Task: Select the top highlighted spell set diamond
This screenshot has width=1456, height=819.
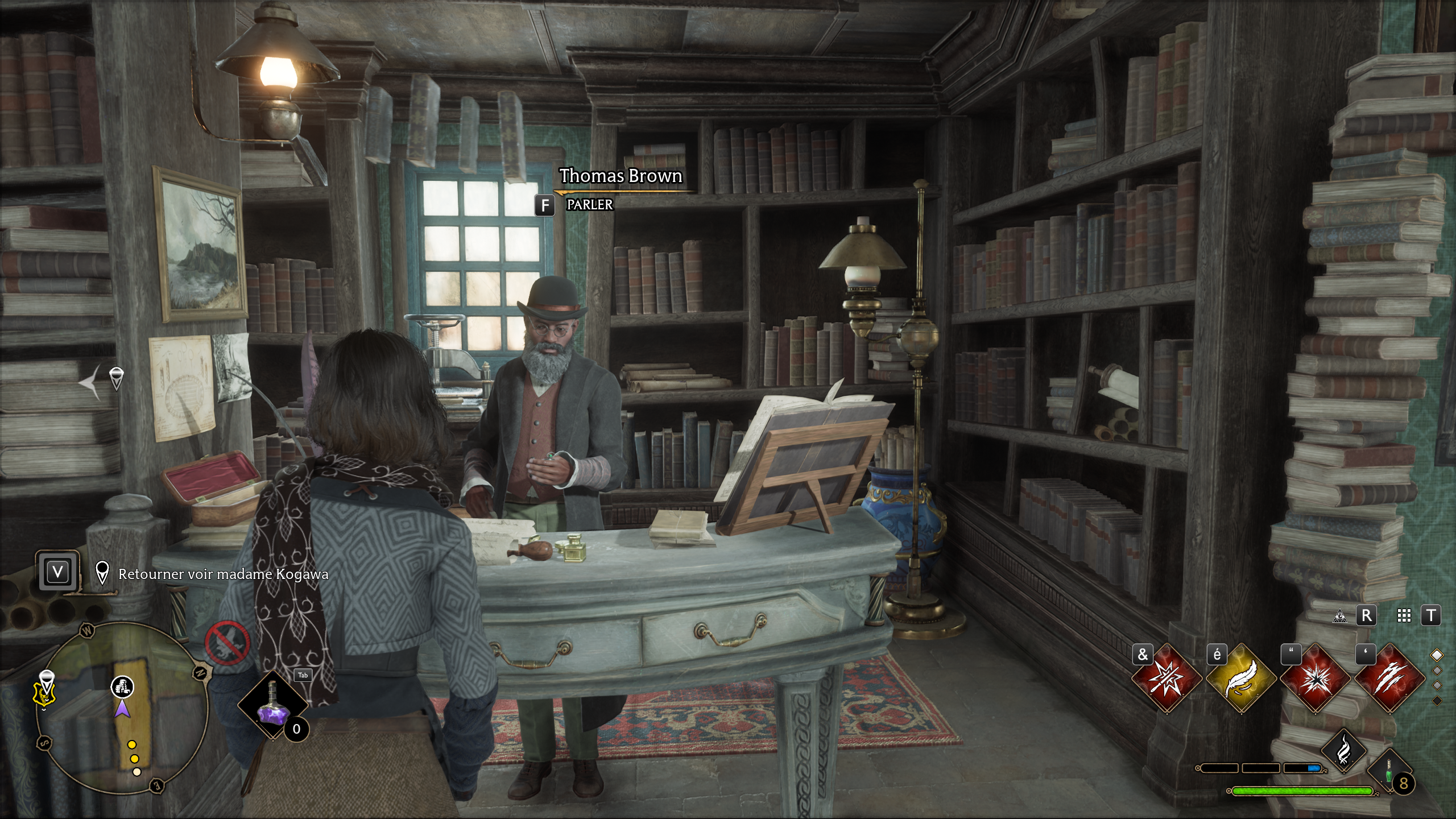Action: click(1437, 655)
